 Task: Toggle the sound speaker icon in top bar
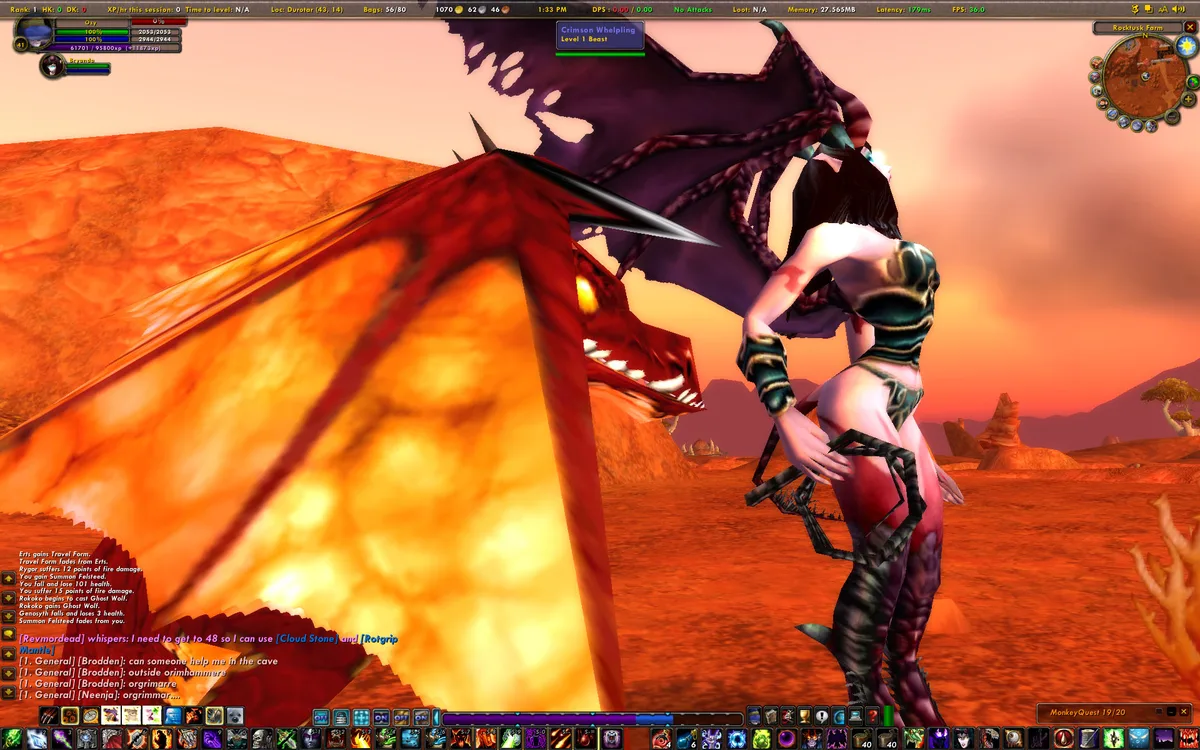(x=1178, y=9)
